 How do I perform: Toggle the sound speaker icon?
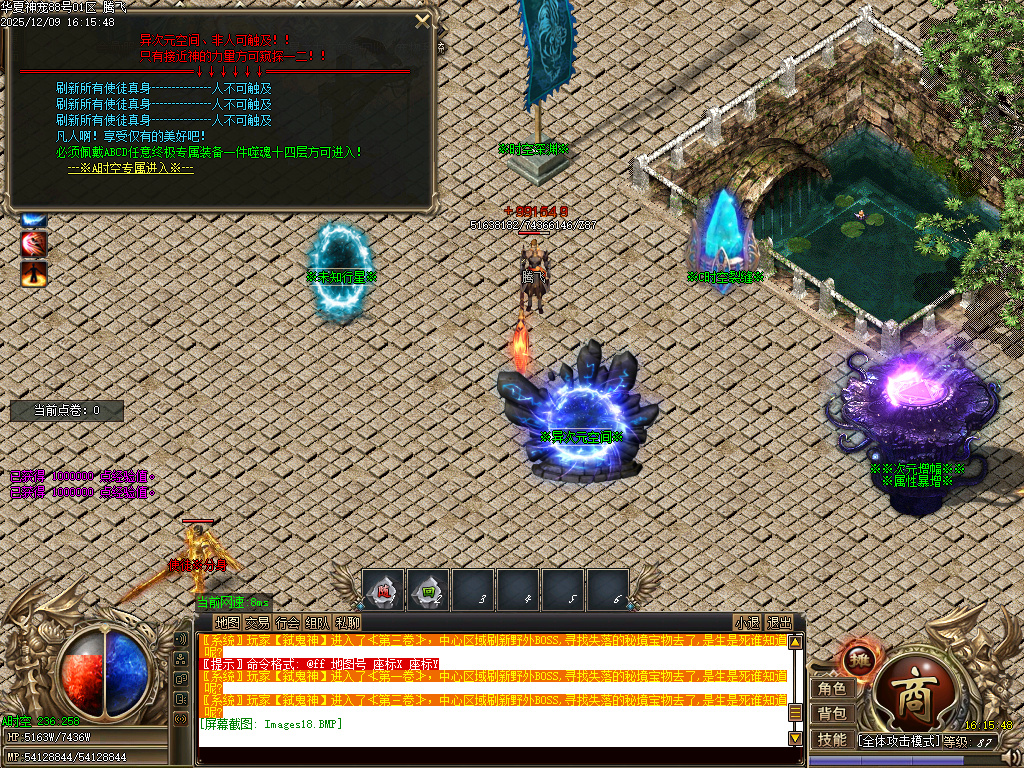coord(181,639)
